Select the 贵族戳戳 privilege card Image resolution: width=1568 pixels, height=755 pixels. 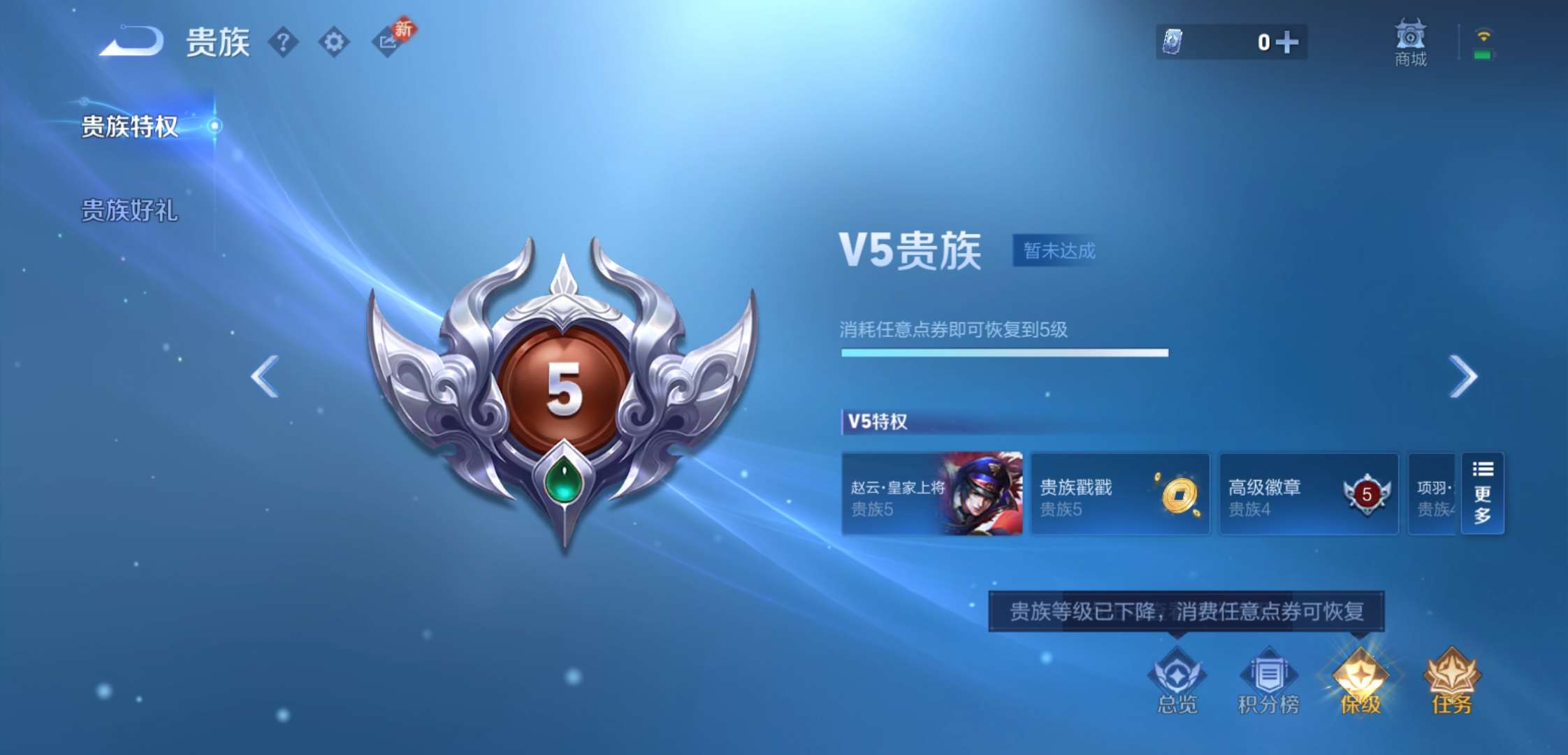click(x=1119, y=495)
